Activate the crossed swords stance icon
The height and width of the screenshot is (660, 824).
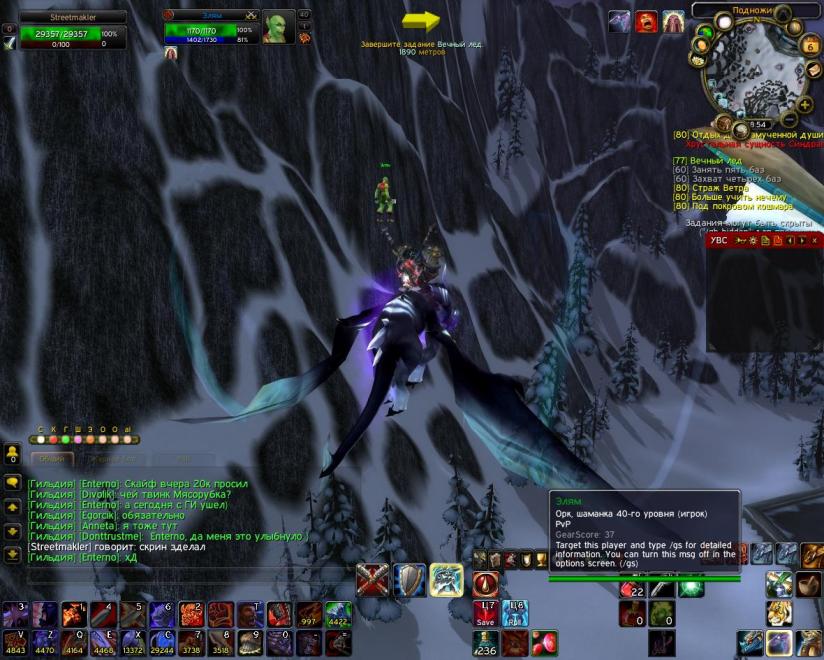click(x=373, y=580)
